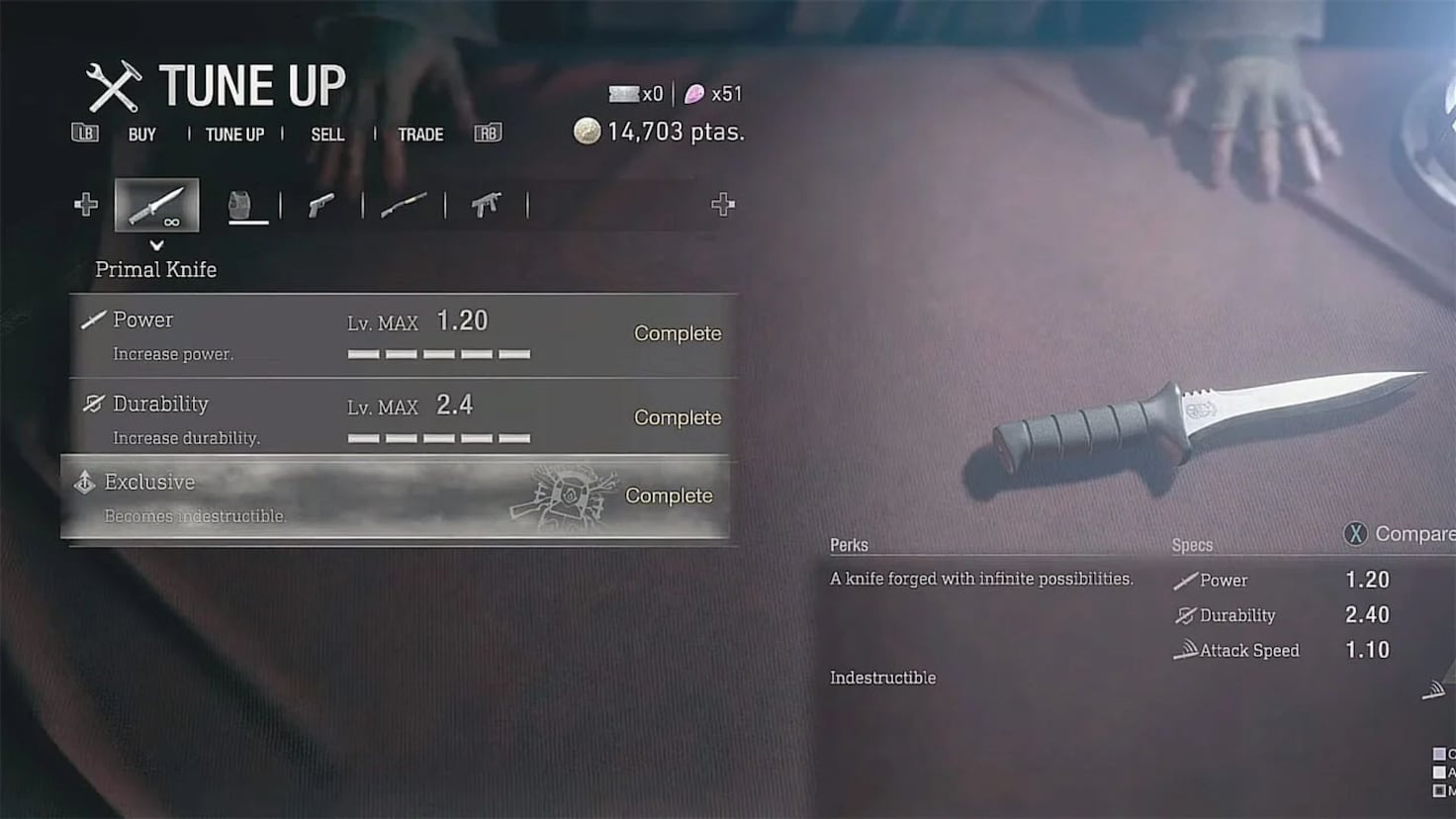This screenshot has width=1456, height=819.
Task: Toggle the middle checkbox at bottom right
Action: (x=1440, y=773)
